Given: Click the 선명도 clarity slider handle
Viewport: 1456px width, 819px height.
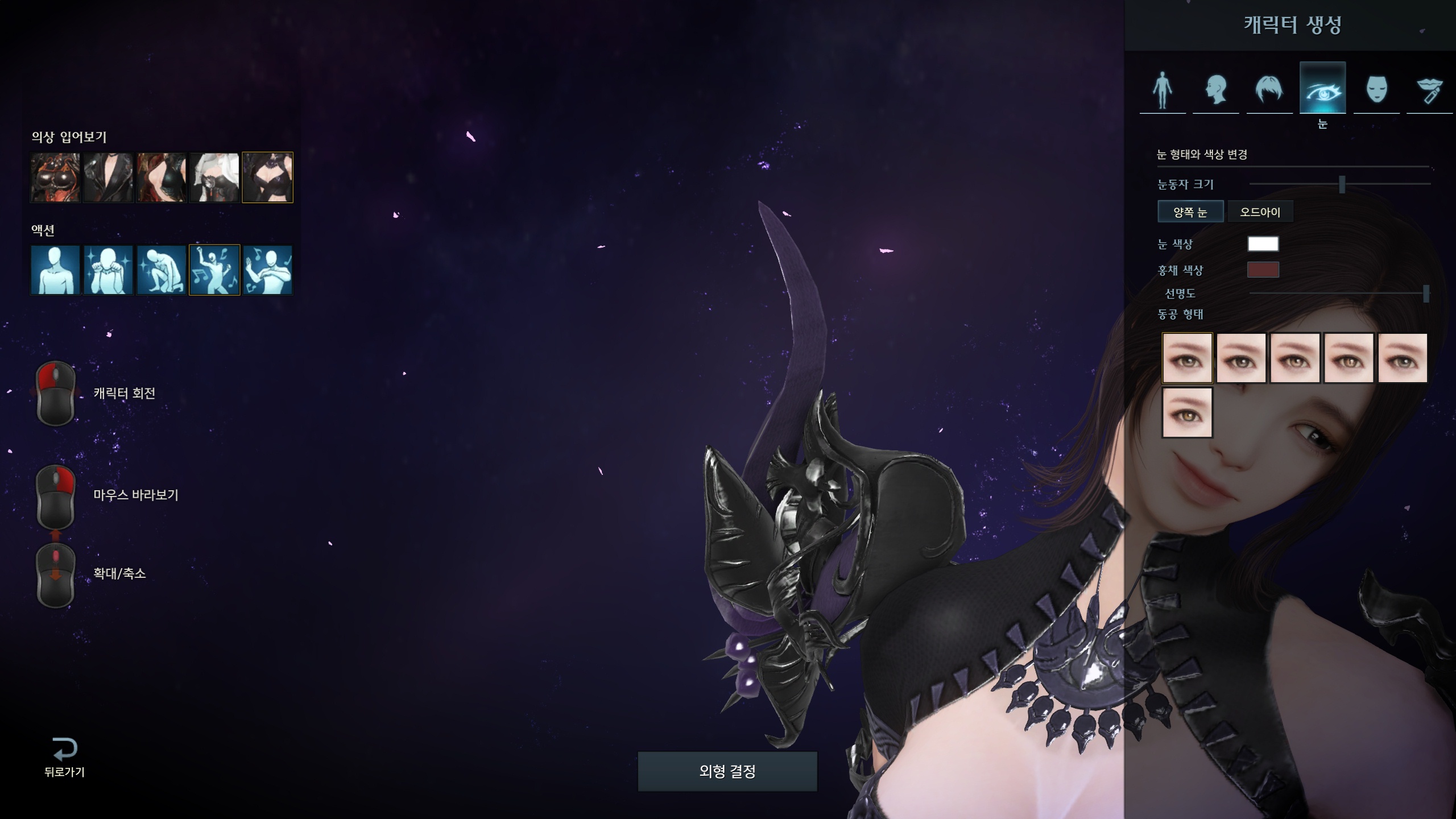Looking at the screenshot, I should pyautogui.click(x=1425, y=293).
